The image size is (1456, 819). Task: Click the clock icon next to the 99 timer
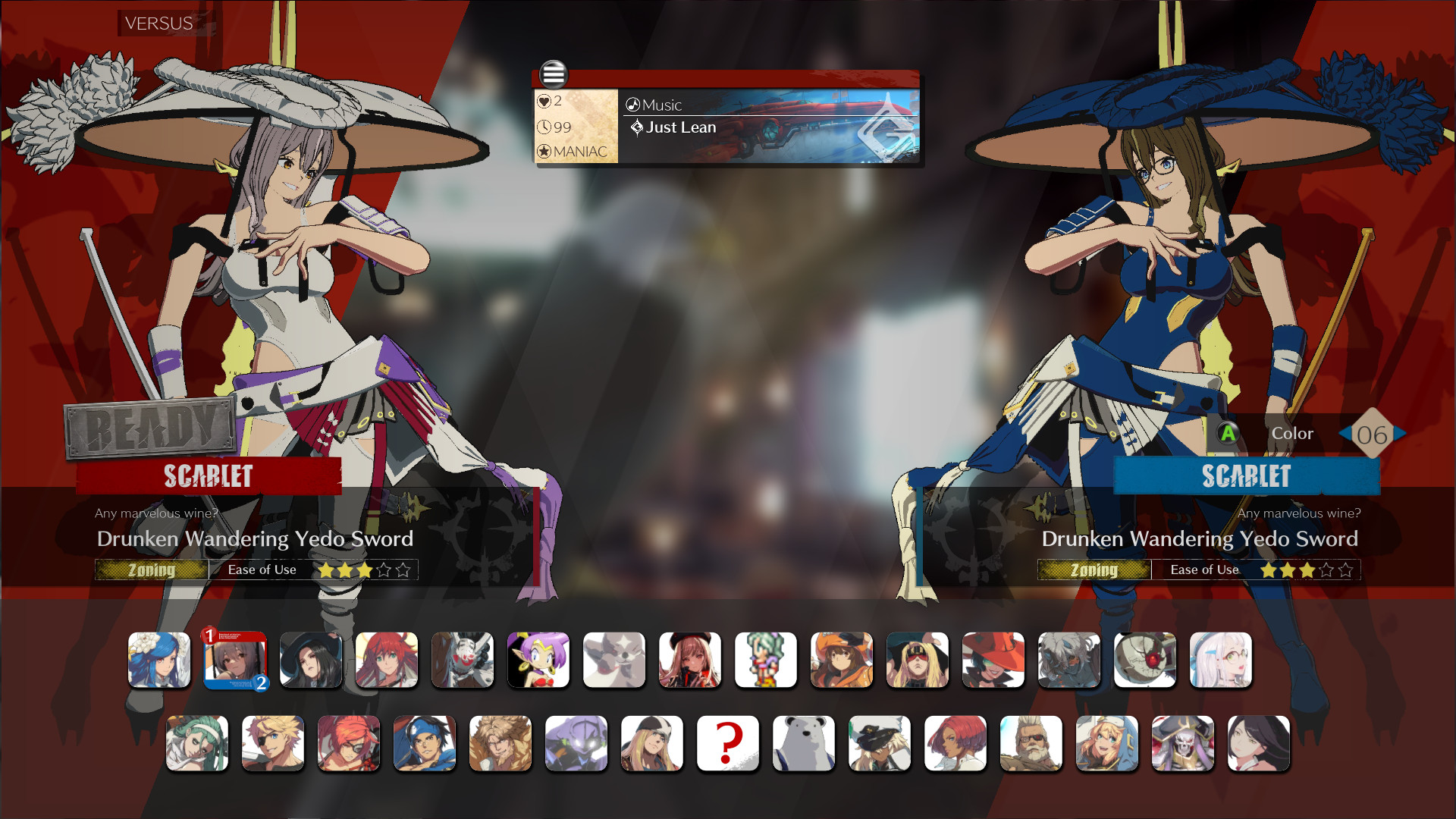(x=544, y=127)
